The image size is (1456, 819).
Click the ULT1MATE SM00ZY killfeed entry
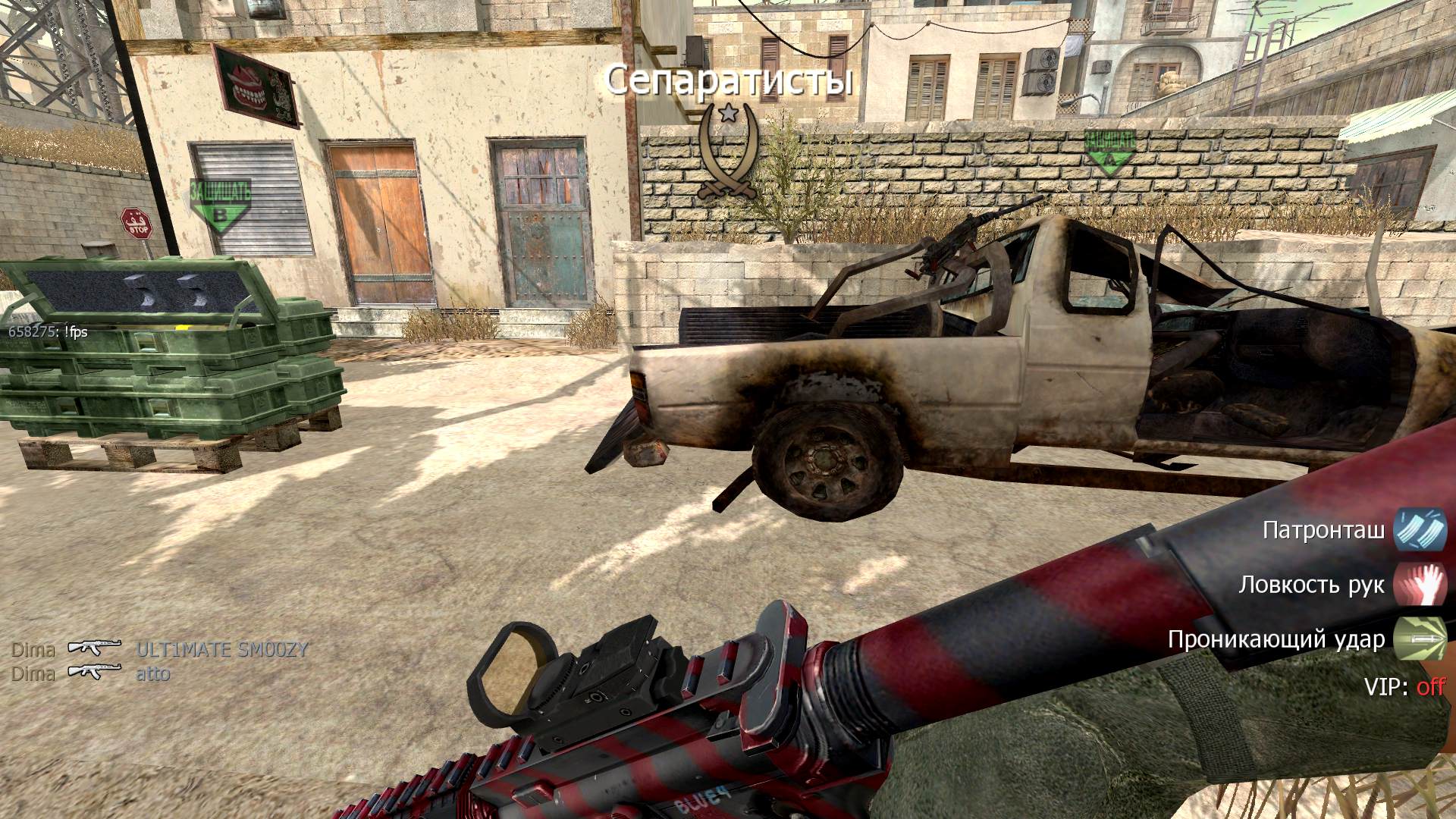point(222,649)
